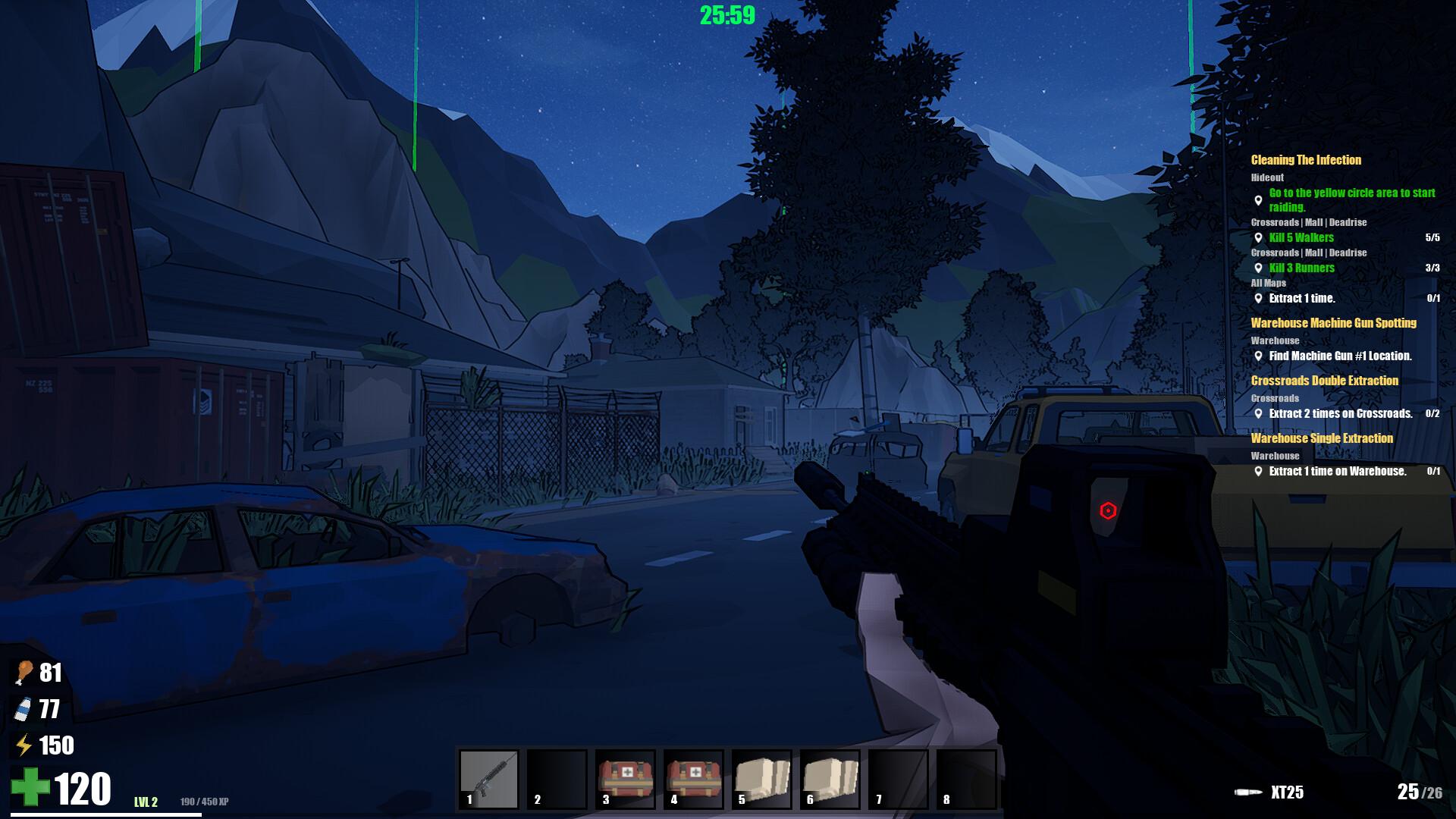The image size is (1456, 819).
Task: Click the Find Machine Gun #1 Location objective
Action: pyautogui.click(x=1340, y=356)
